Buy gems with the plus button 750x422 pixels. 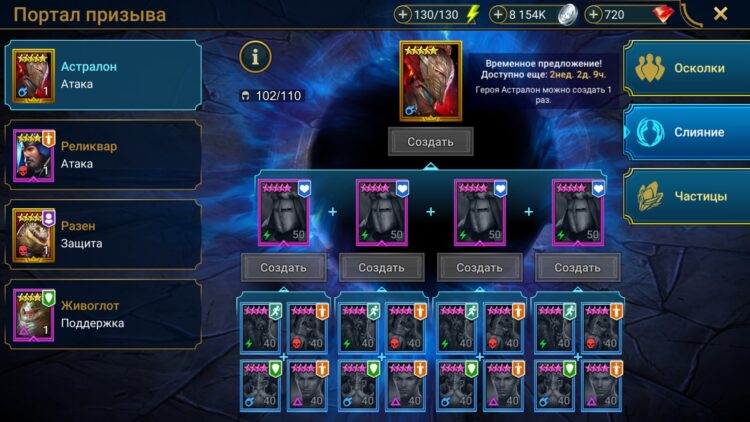tap(594, 15)
